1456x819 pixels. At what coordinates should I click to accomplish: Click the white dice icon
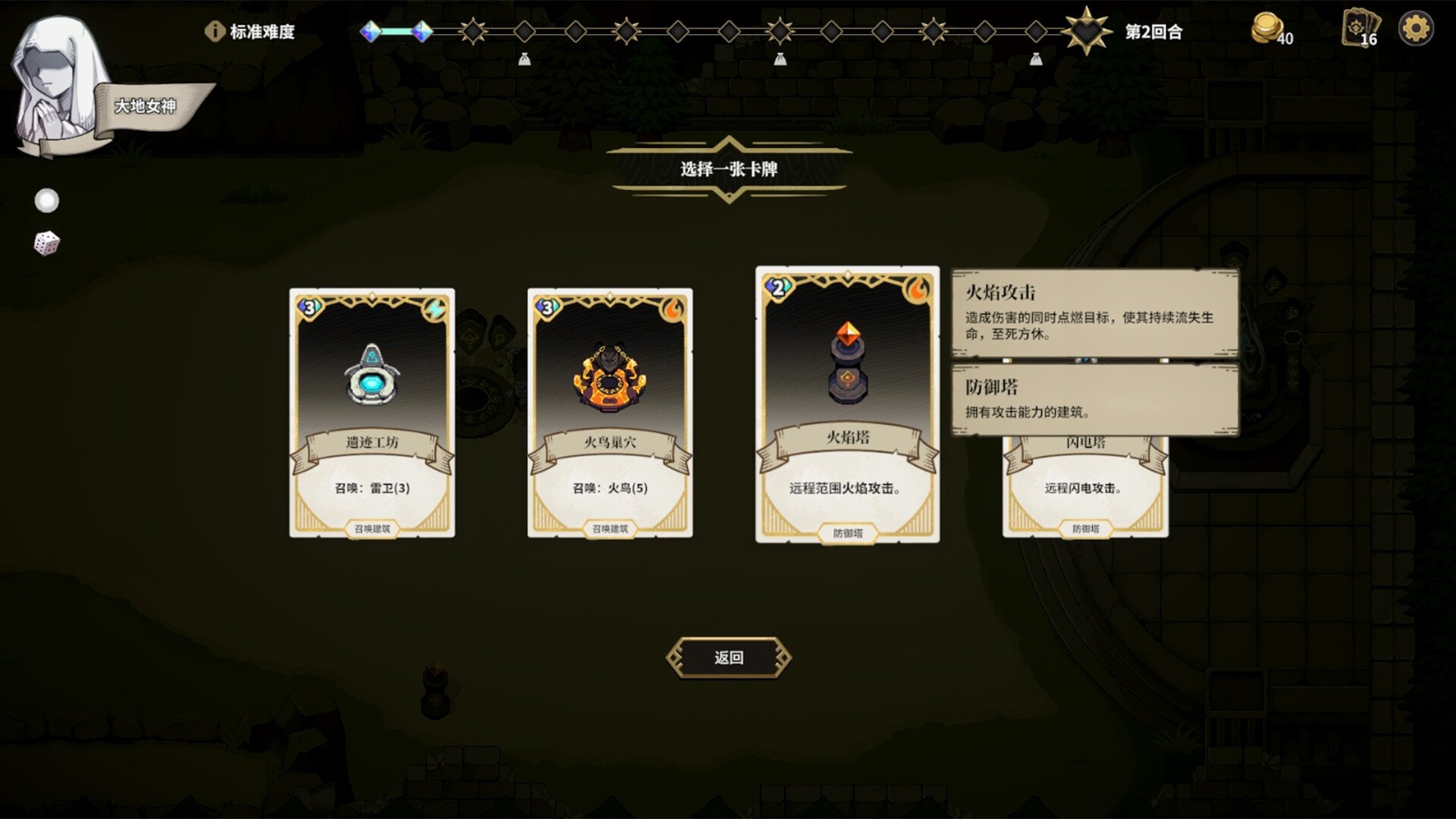pyautogui.click(x=46, y=243)
